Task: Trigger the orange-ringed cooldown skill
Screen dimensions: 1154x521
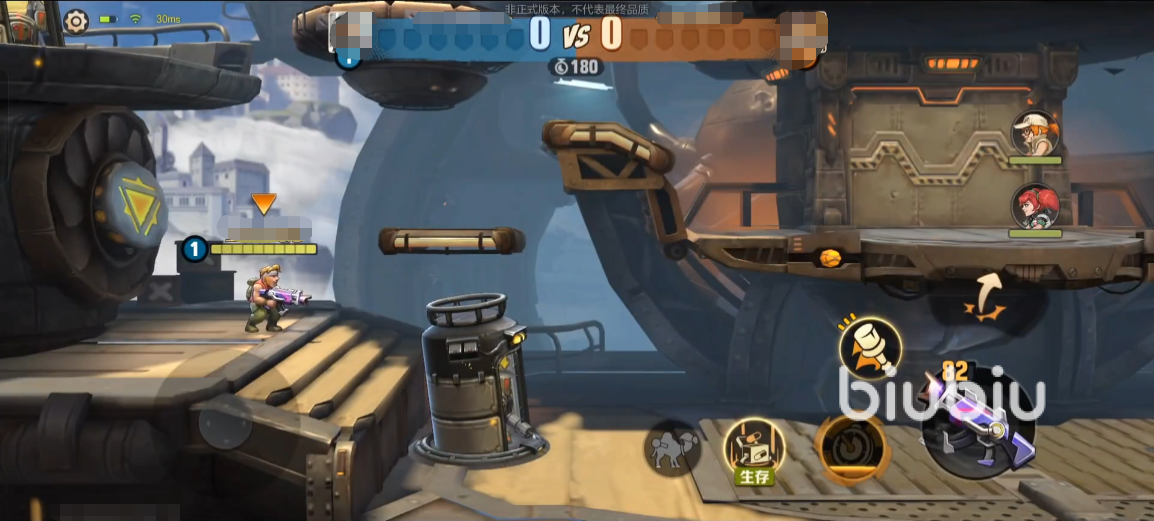Action: pos(852,447)
